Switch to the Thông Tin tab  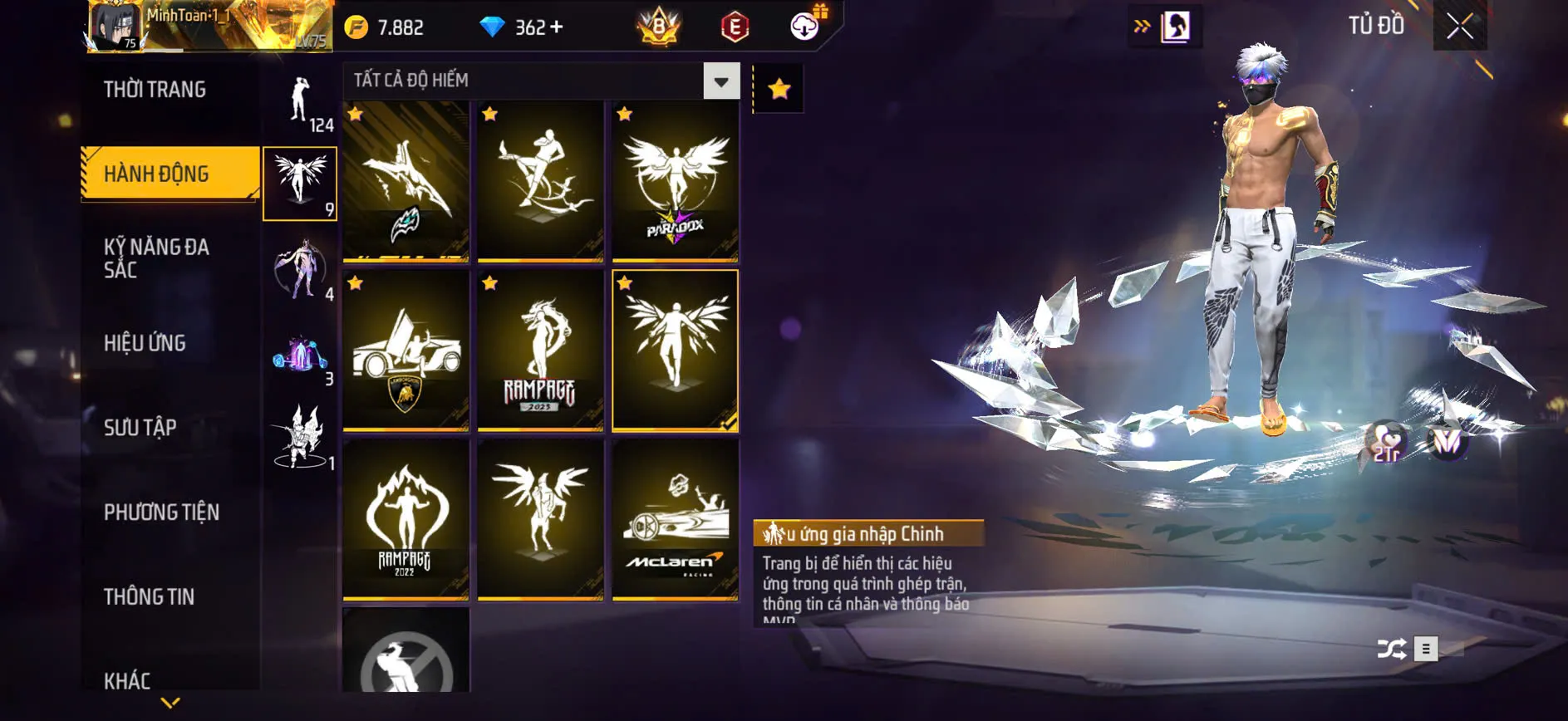149,596
